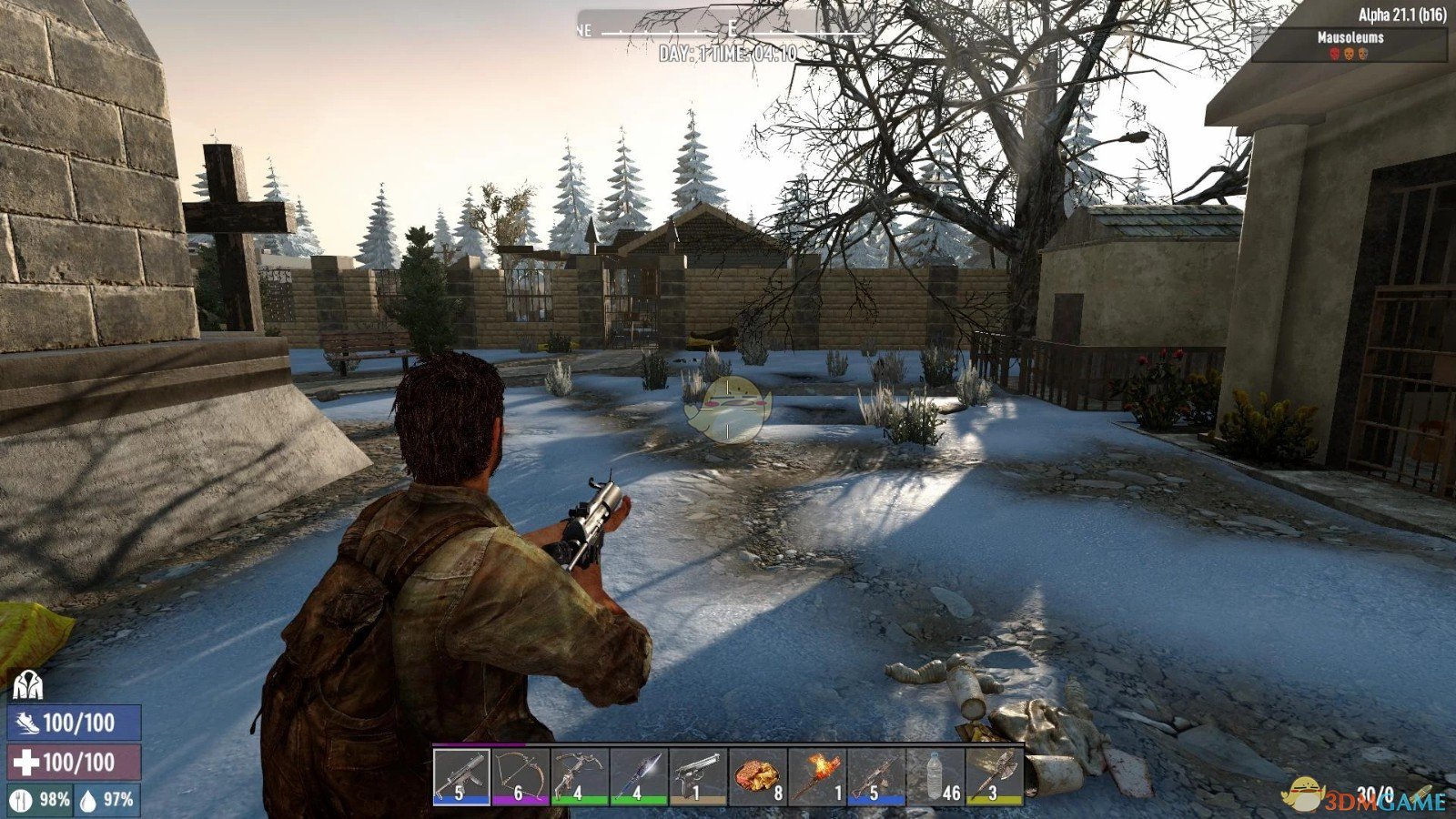Click the jacket status icon above stamina

pyautogui.click(x=28, y=684)
